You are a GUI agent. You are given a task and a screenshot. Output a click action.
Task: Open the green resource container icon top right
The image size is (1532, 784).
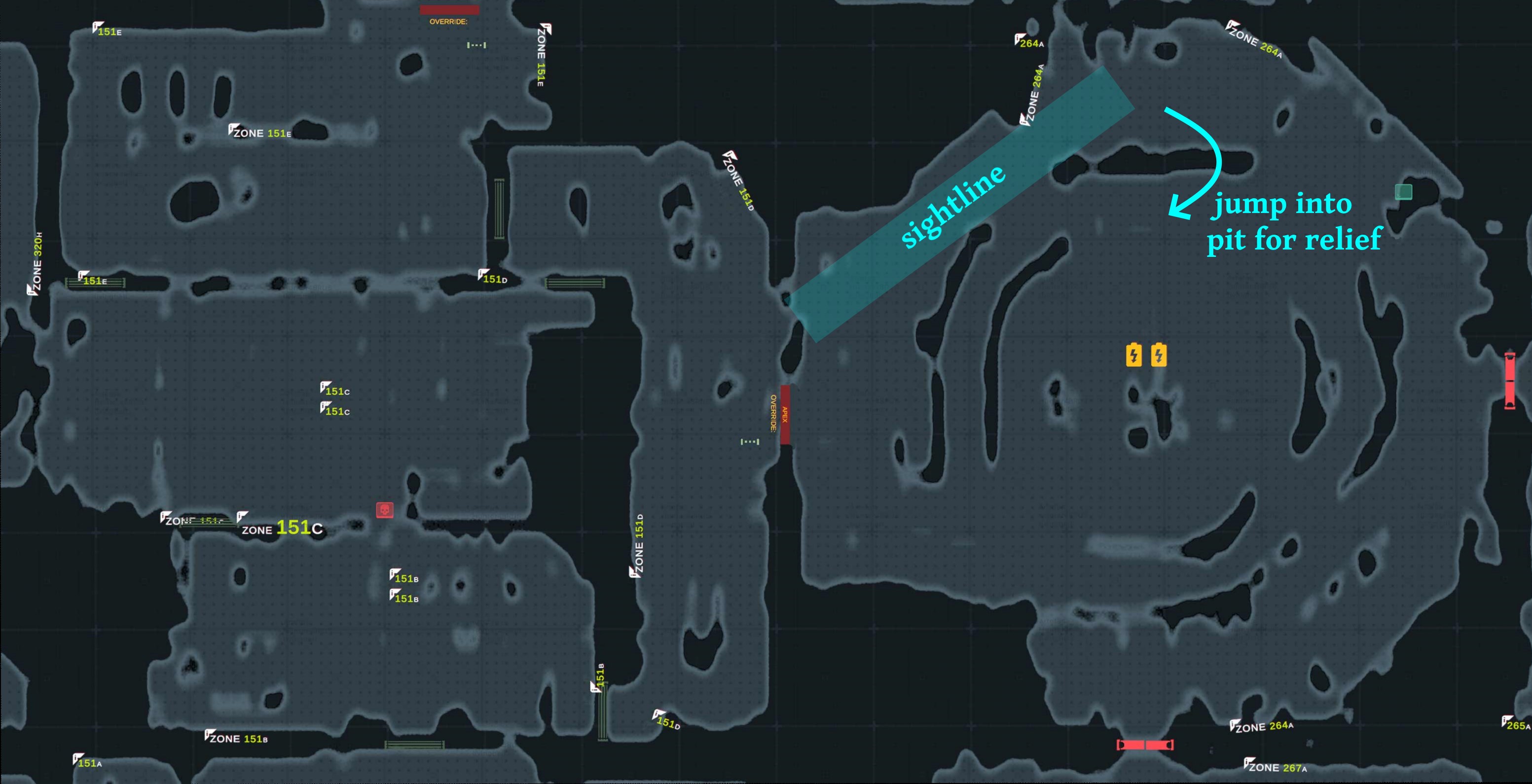click(x=1404, y=192)
